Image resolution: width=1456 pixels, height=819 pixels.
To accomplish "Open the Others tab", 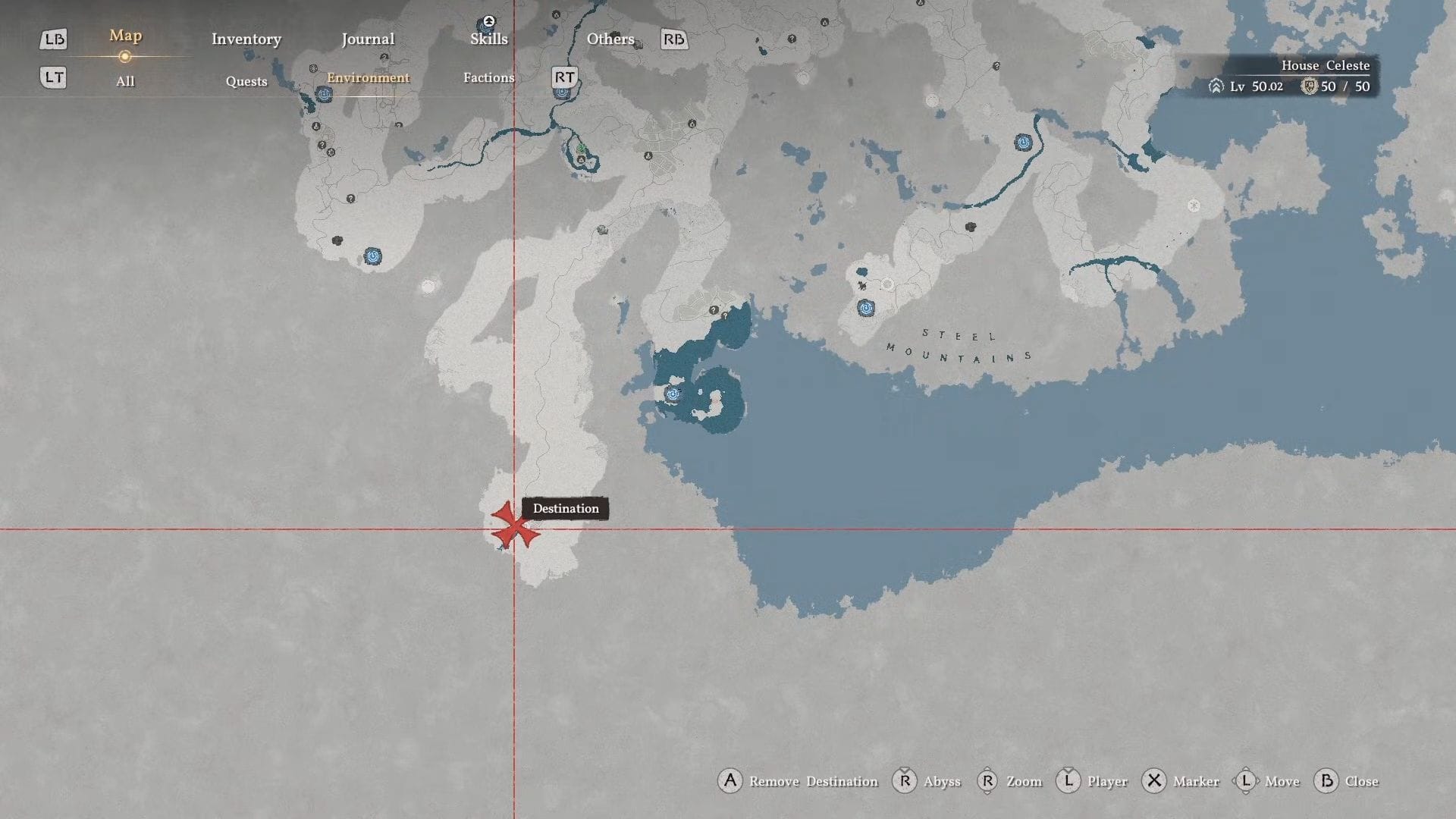I will (x=610, y=39).
